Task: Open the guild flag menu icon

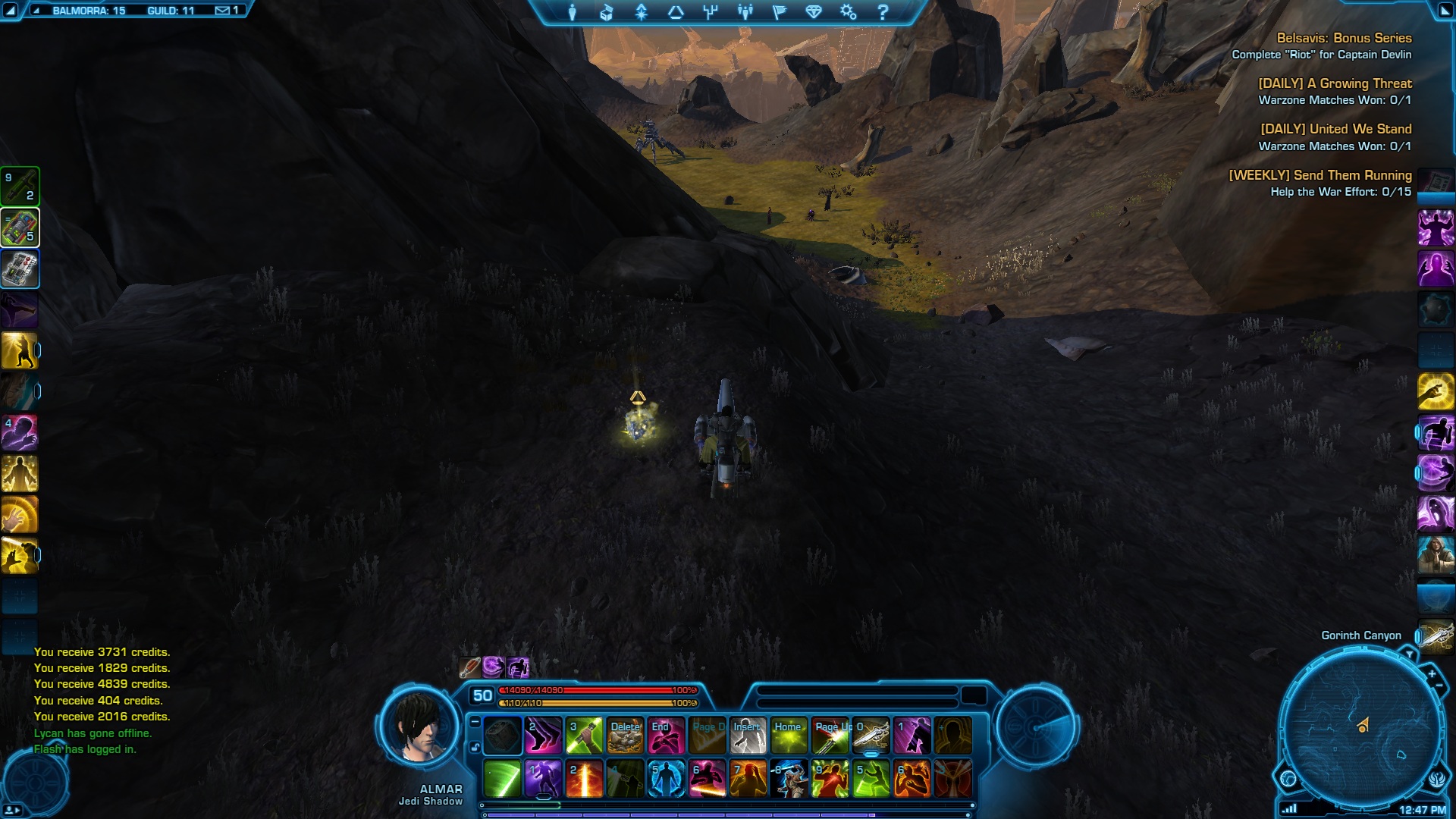Action: (780, 12)
